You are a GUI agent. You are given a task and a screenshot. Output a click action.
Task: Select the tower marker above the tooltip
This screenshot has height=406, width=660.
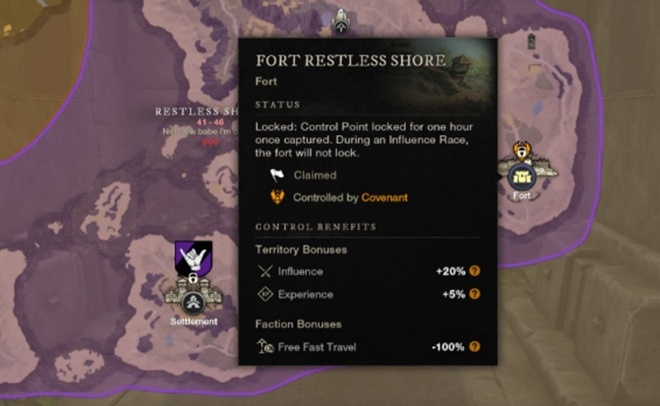tap(340, 15)
